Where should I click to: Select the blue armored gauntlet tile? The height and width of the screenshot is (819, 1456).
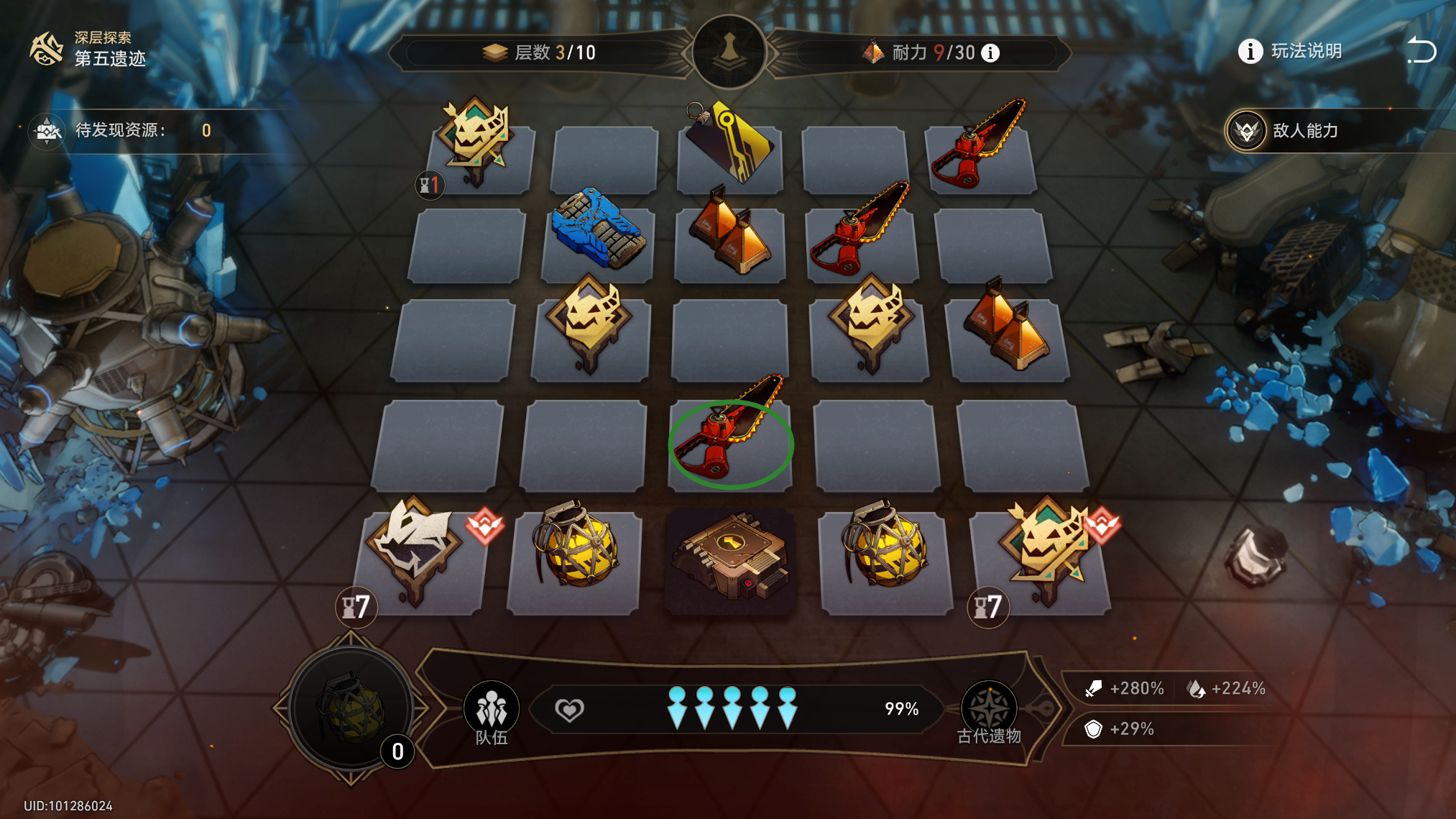(x=597, y=232)
